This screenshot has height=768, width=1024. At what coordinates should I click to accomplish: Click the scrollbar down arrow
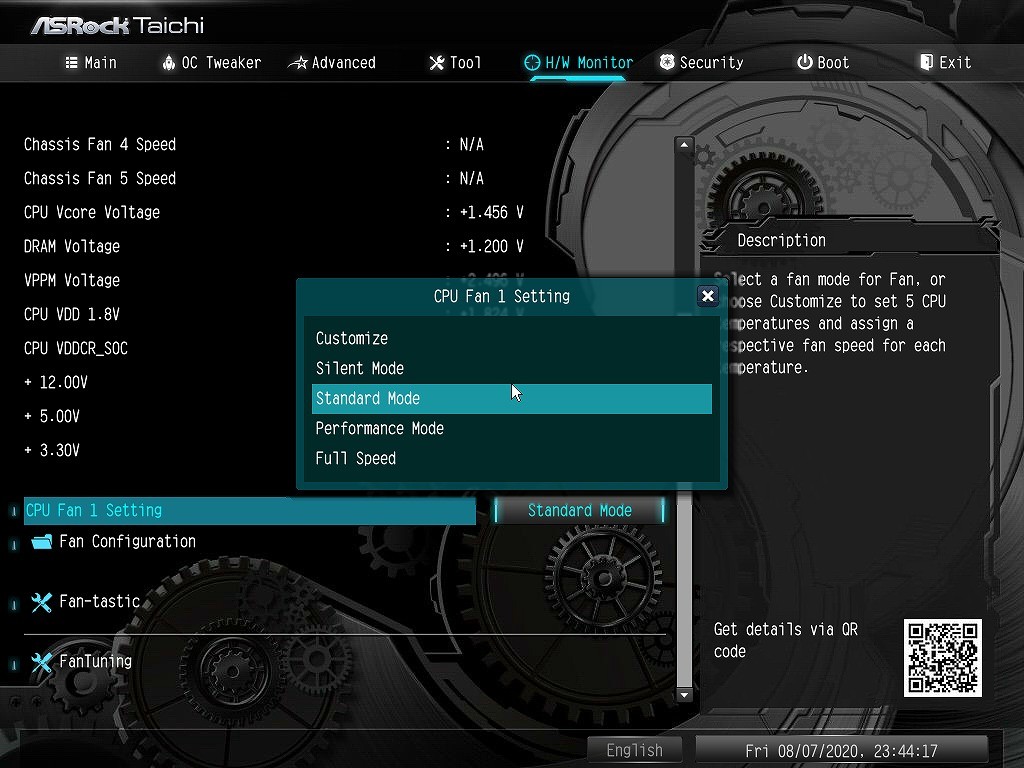point(685,694)
